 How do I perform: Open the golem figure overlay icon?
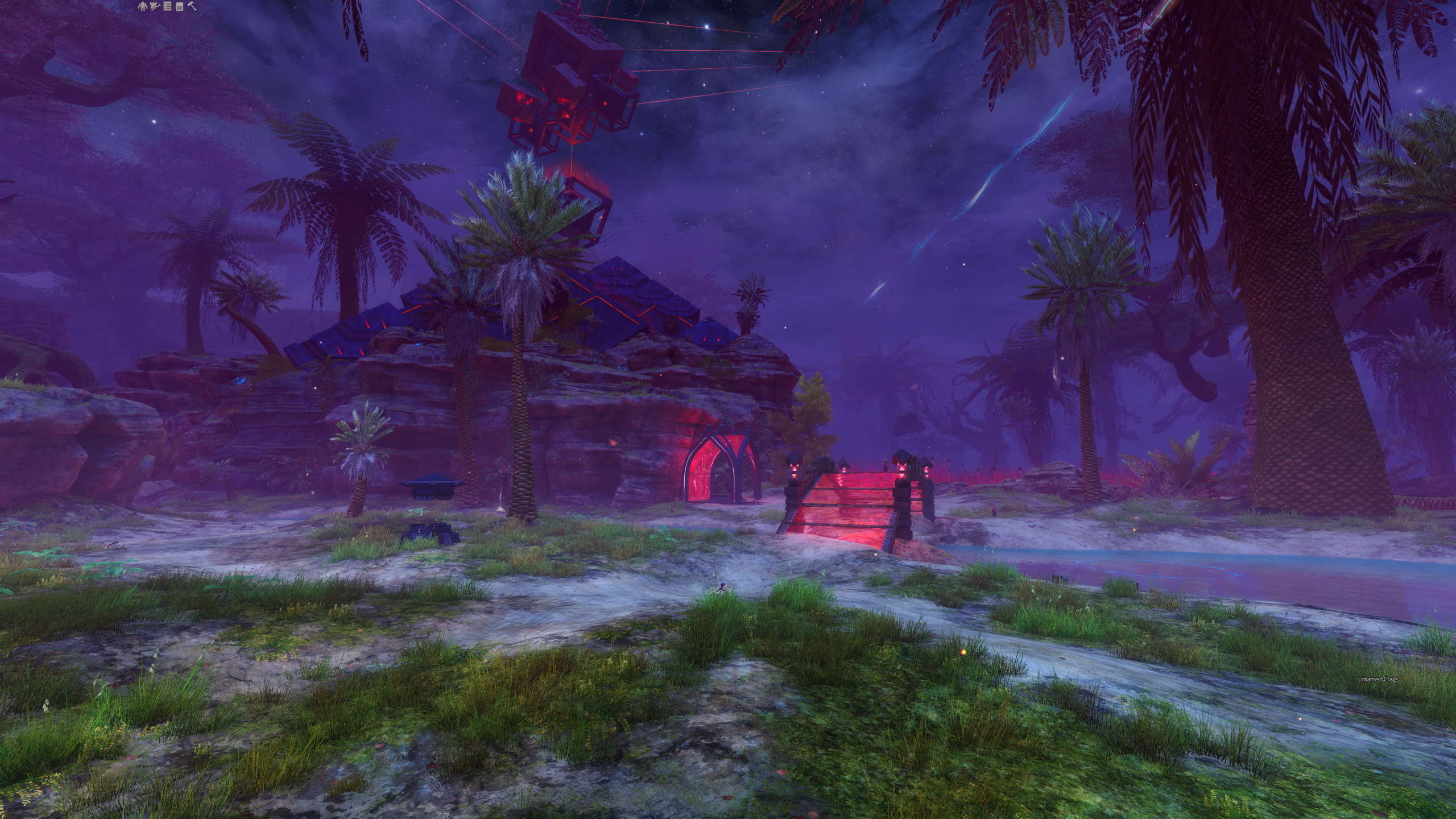click(143, 6)
